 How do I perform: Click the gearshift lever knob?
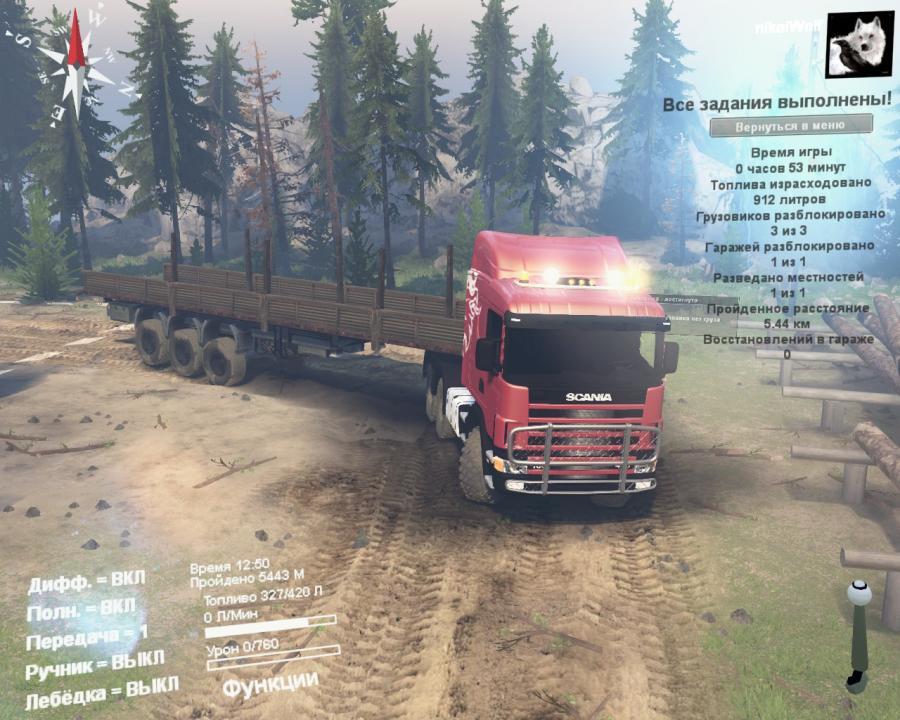click(x=858, y=594)
